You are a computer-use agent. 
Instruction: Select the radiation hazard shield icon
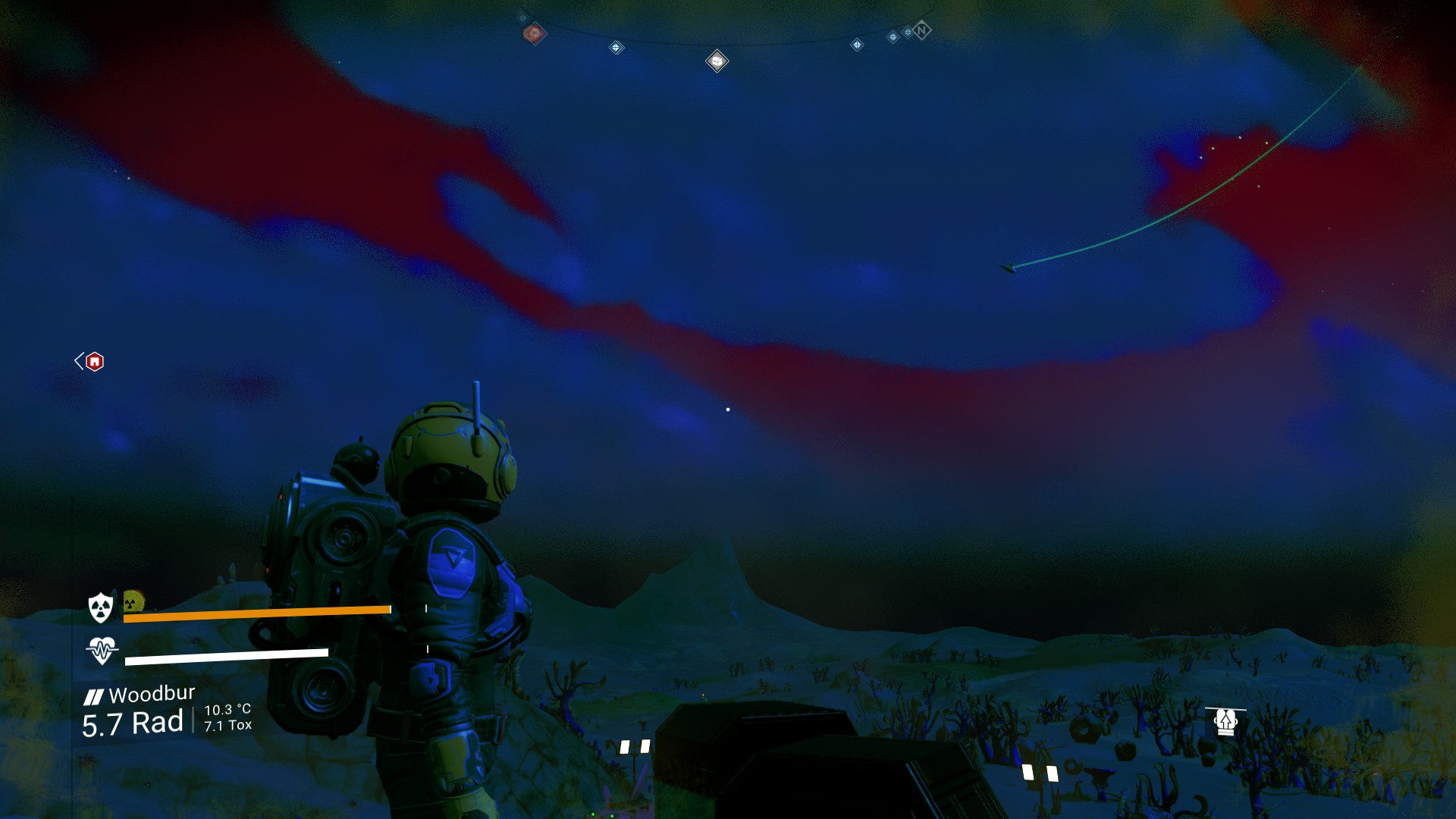pyautogui.click(x=99, y=607)
